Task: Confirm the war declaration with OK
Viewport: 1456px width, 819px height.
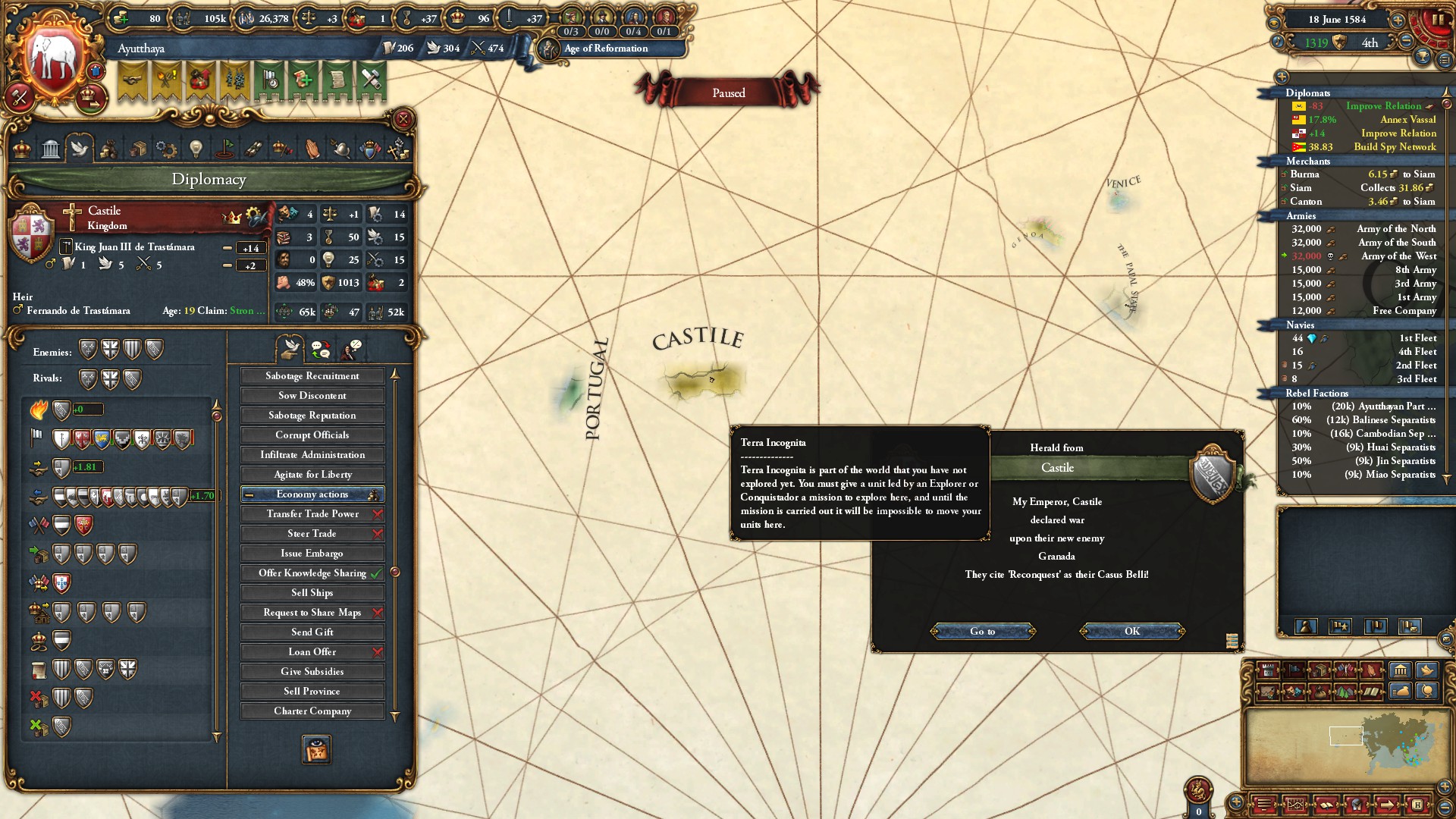Action: pyautogui.click(x=1131, y=631)
